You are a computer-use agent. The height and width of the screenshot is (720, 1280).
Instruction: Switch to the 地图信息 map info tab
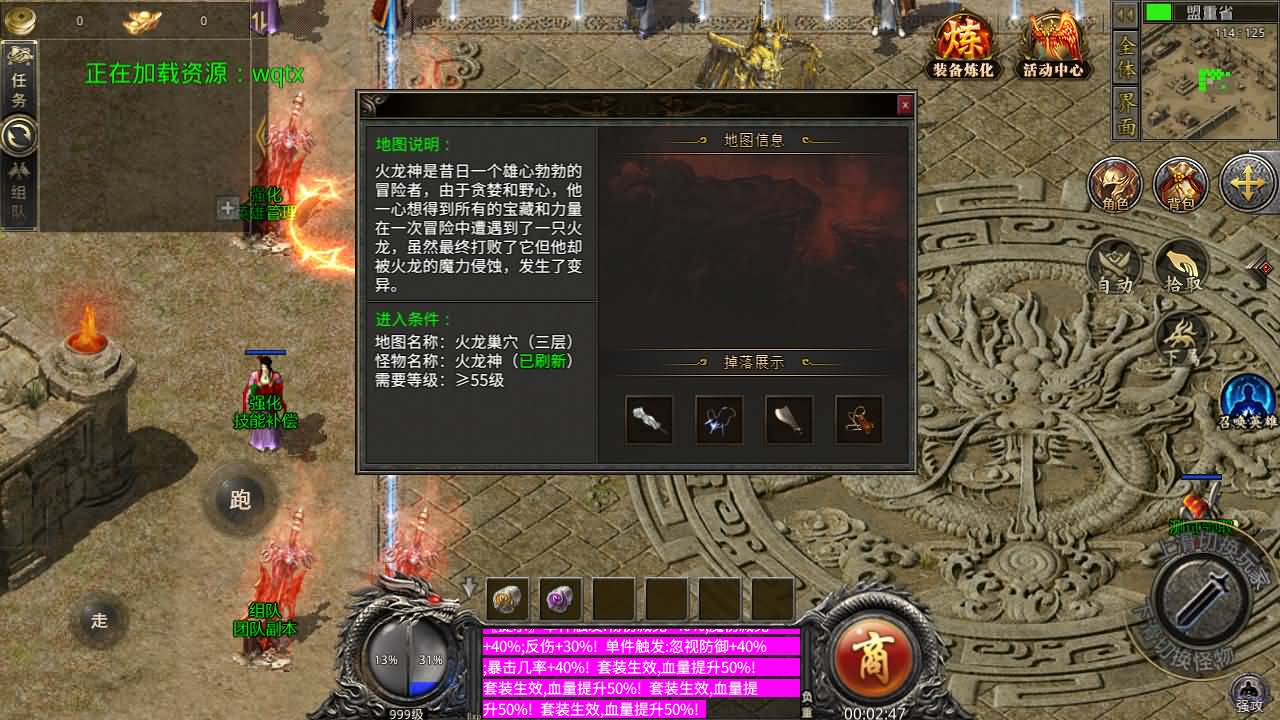point(751,140)
